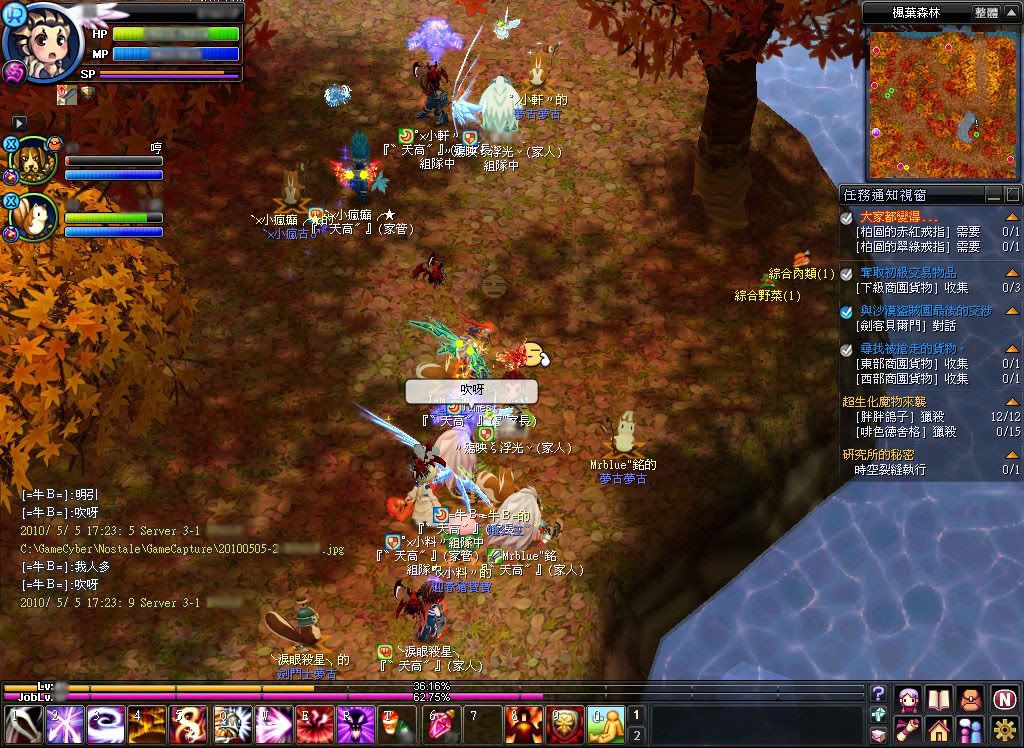The image size is (1024, 748).
Task: Open the character menu with the pink-haired girl icon
Action: (x=909, y=699)
